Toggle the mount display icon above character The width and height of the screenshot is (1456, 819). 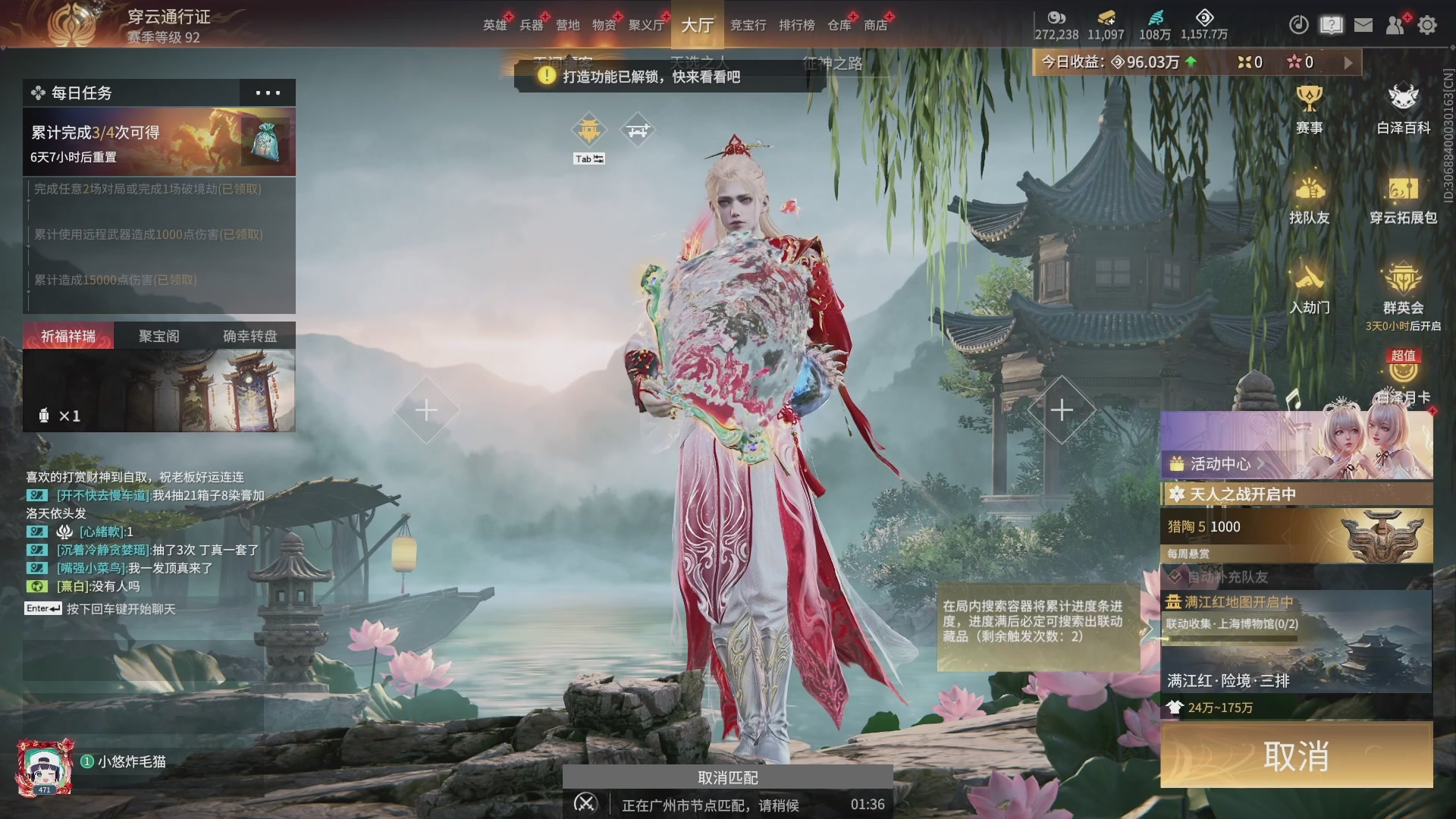pos(639,129)
